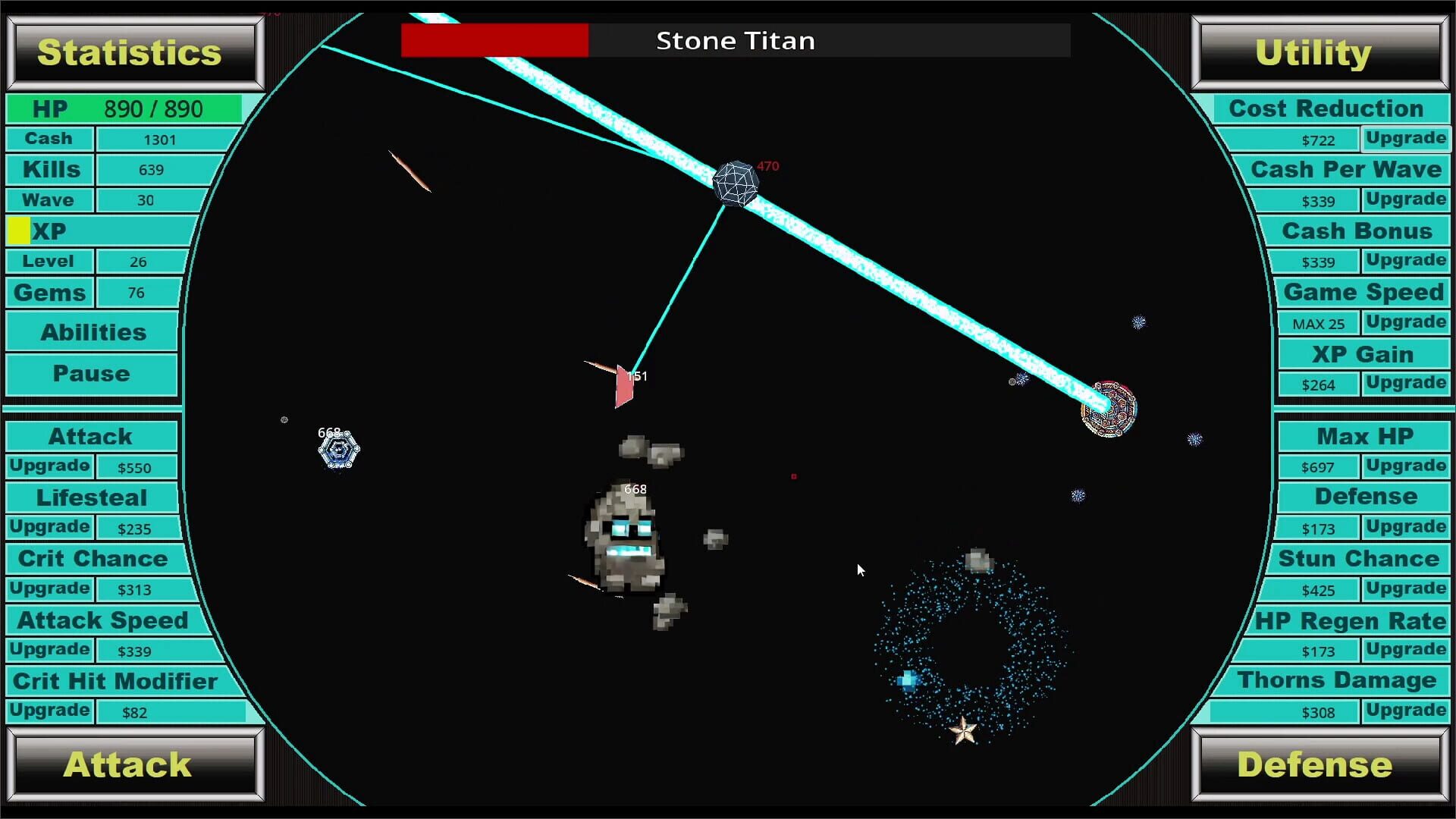The width and height of the screenshot is (1456, 819).
Task: Click the Statistics header
Action: (x=131, y=52)
